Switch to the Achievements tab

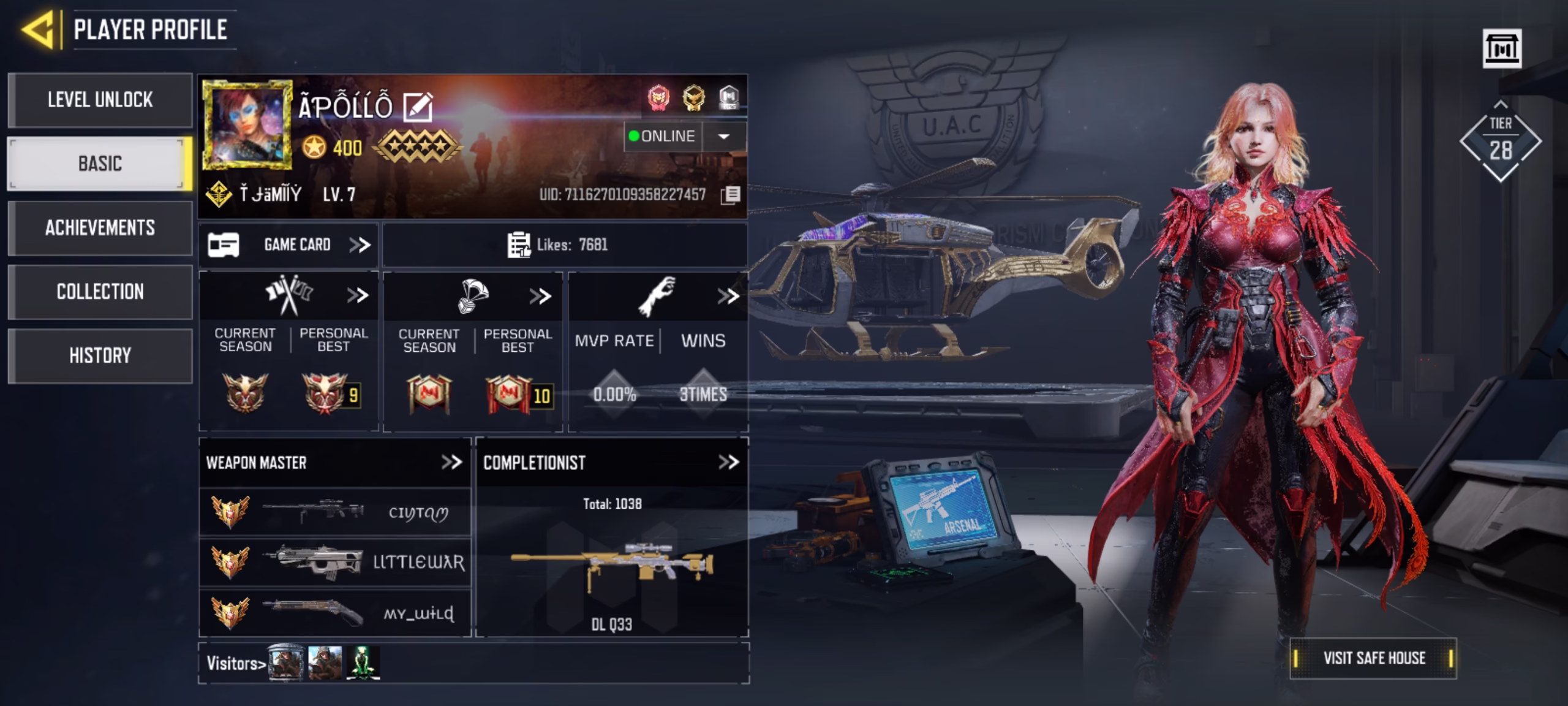(100, 228)
